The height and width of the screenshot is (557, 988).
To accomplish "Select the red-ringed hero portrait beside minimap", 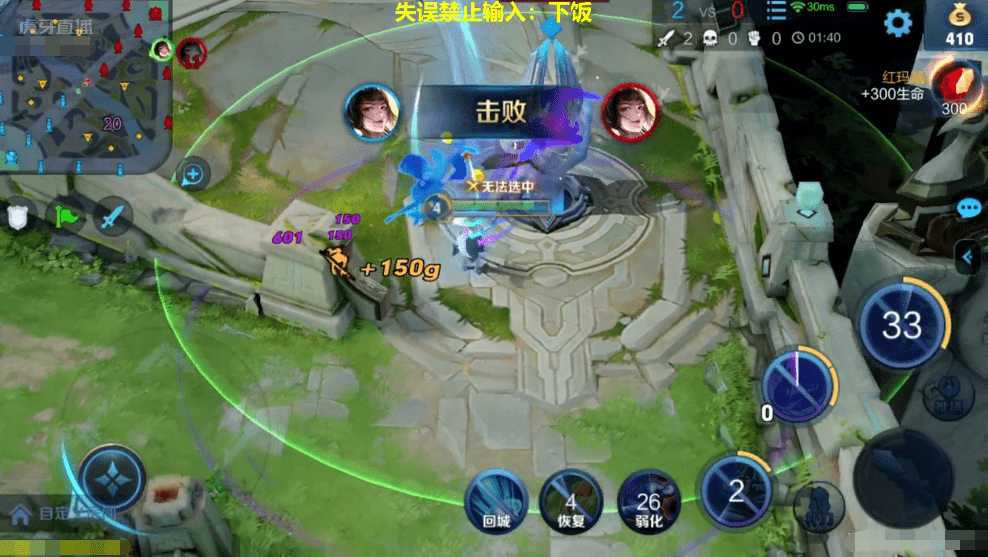I will coord(191,52).
